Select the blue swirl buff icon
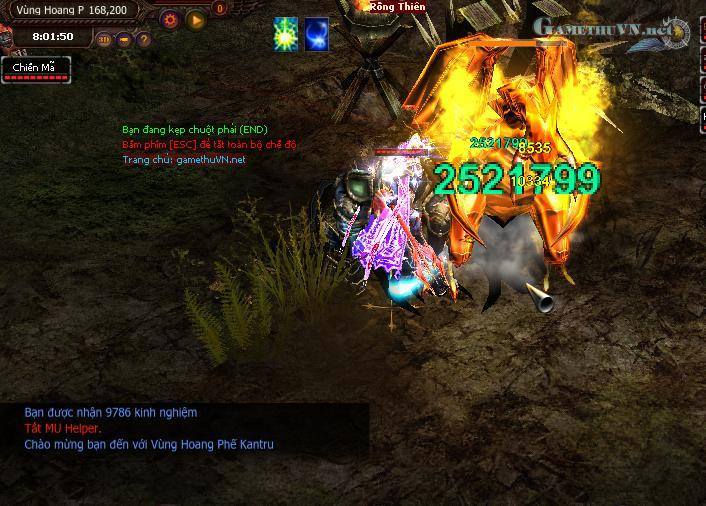 pyautogui.click(x=317, y=33)
